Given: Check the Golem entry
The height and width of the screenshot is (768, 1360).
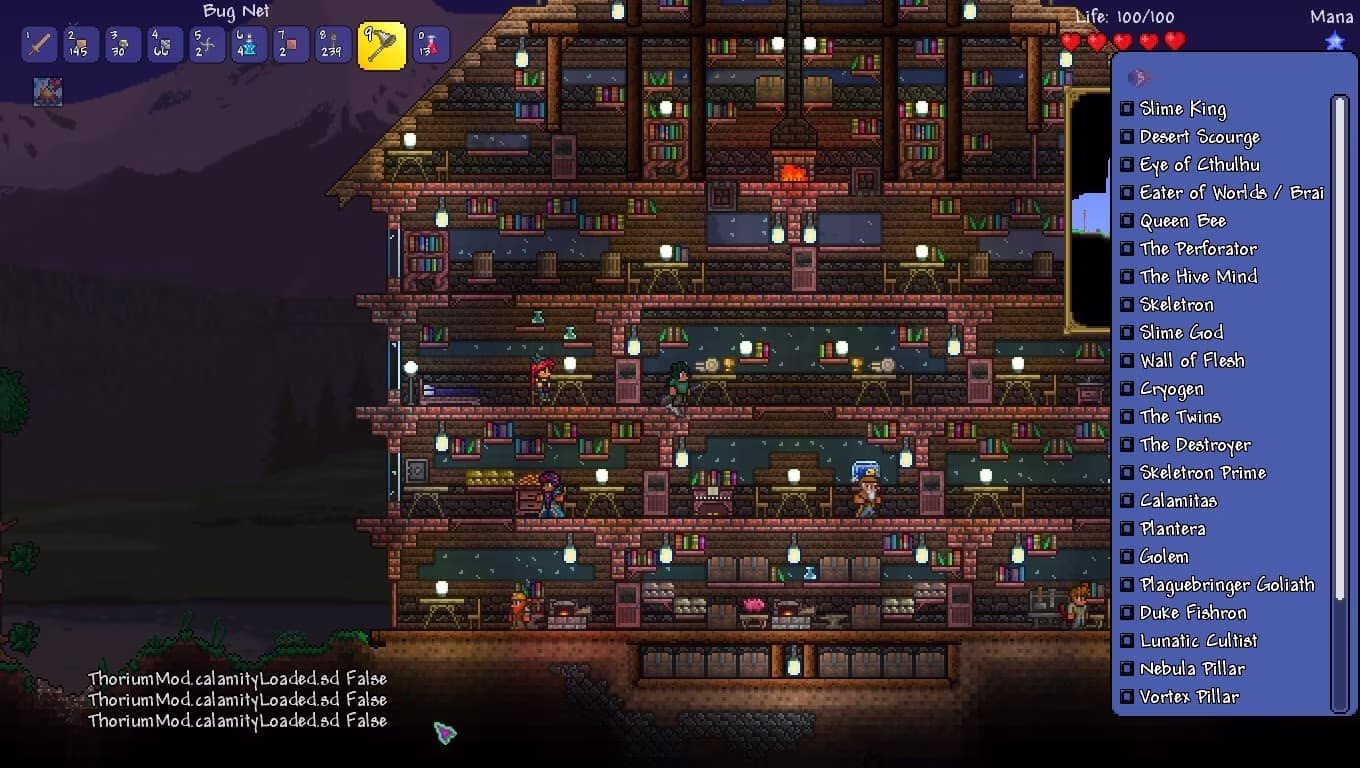Looking at the screenshot, I should coord(1127,557).
